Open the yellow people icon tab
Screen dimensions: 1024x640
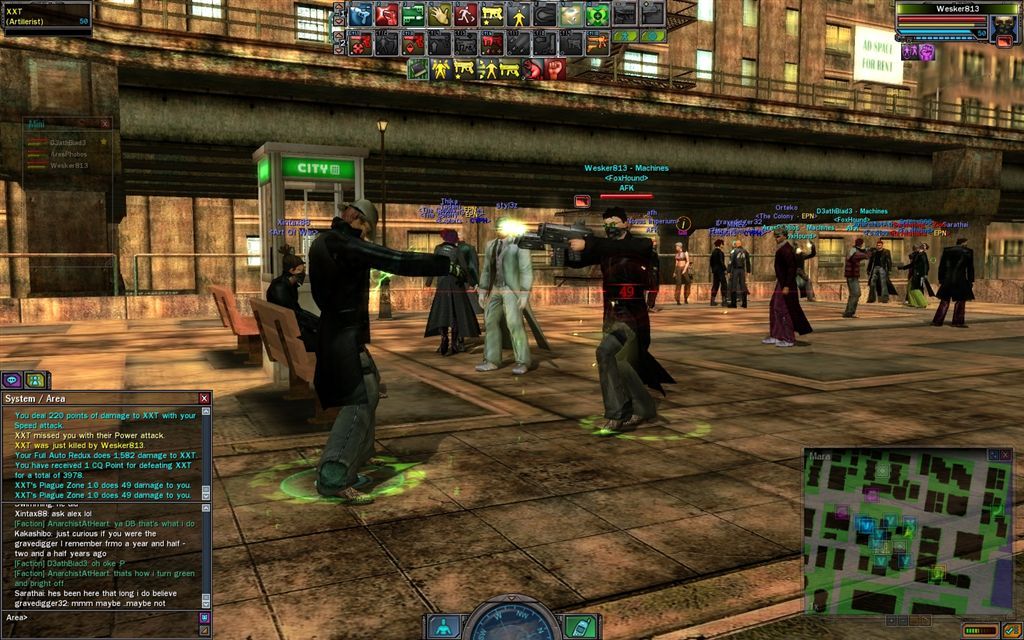tap(35, 380)
